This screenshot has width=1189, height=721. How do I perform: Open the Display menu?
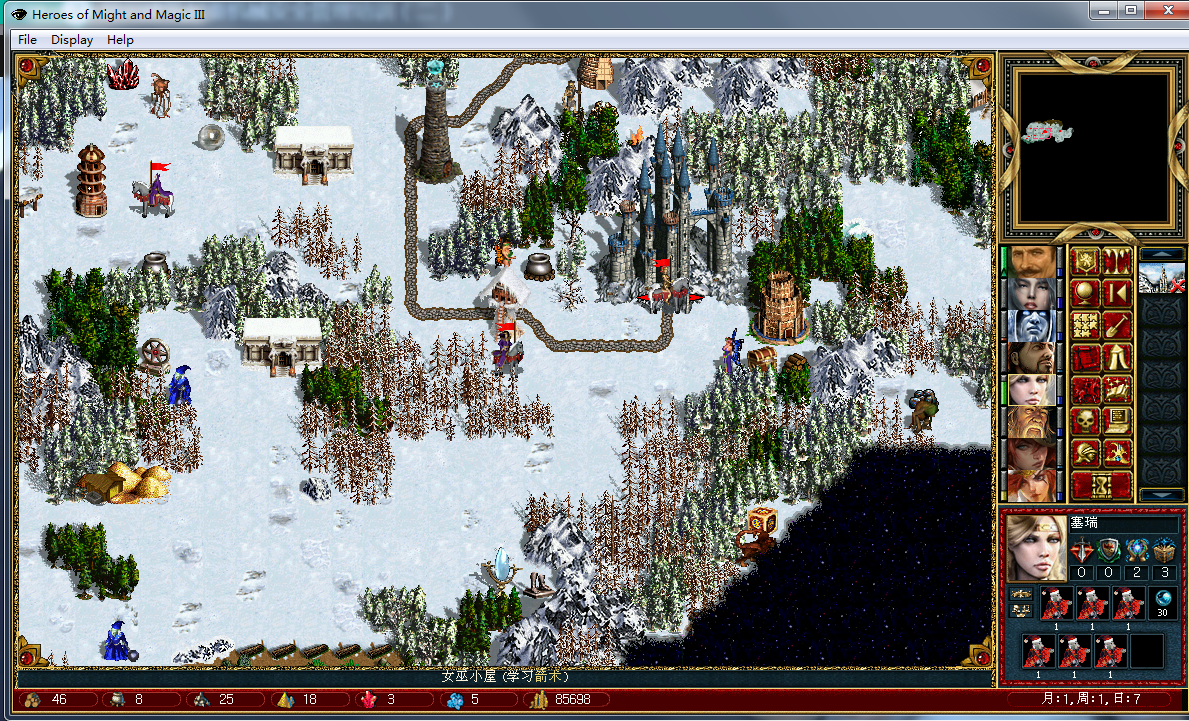[x=72, y=40]
